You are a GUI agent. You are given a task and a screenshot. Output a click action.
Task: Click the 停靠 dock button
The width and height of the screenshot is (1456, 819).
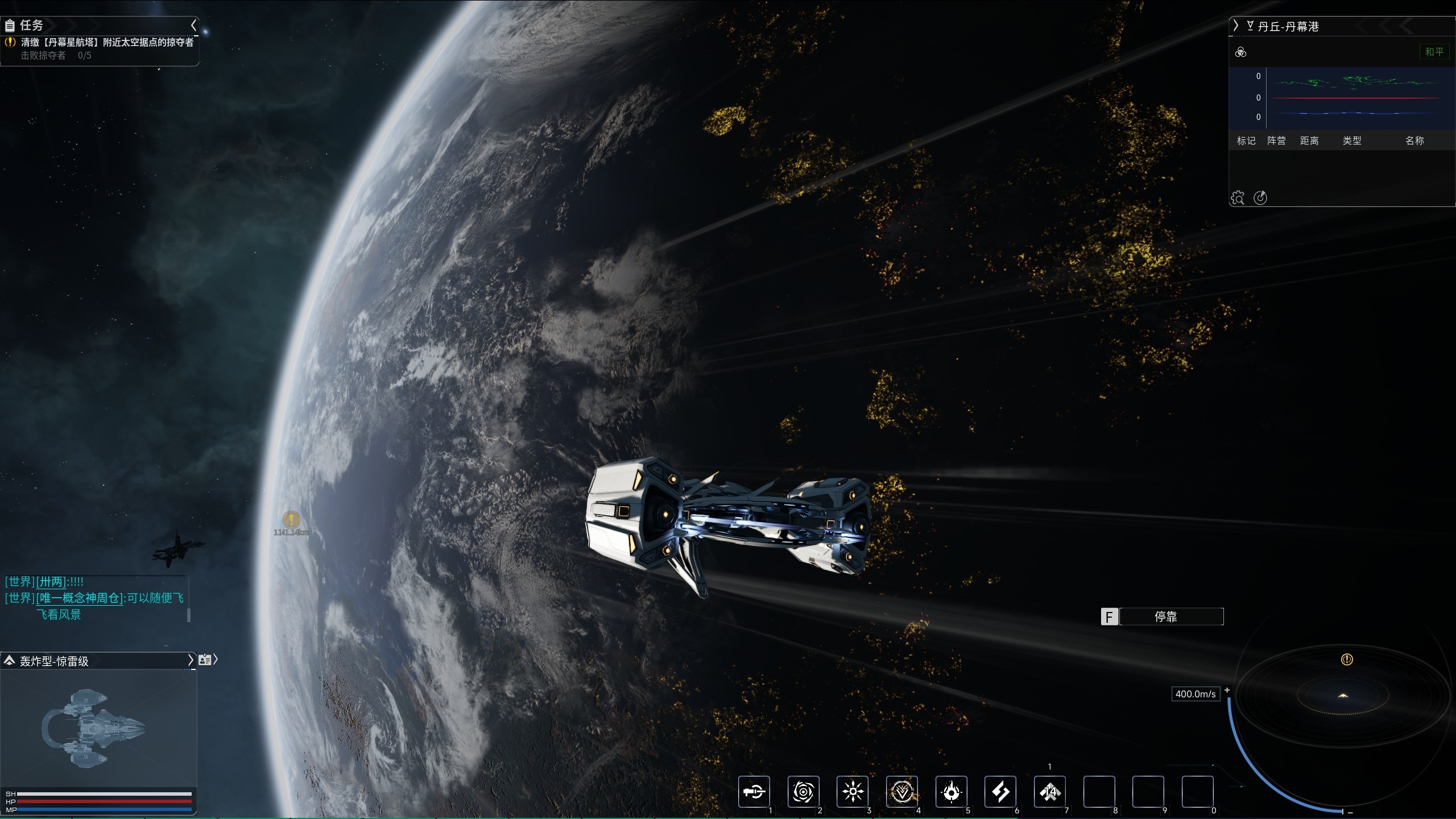1165,617
